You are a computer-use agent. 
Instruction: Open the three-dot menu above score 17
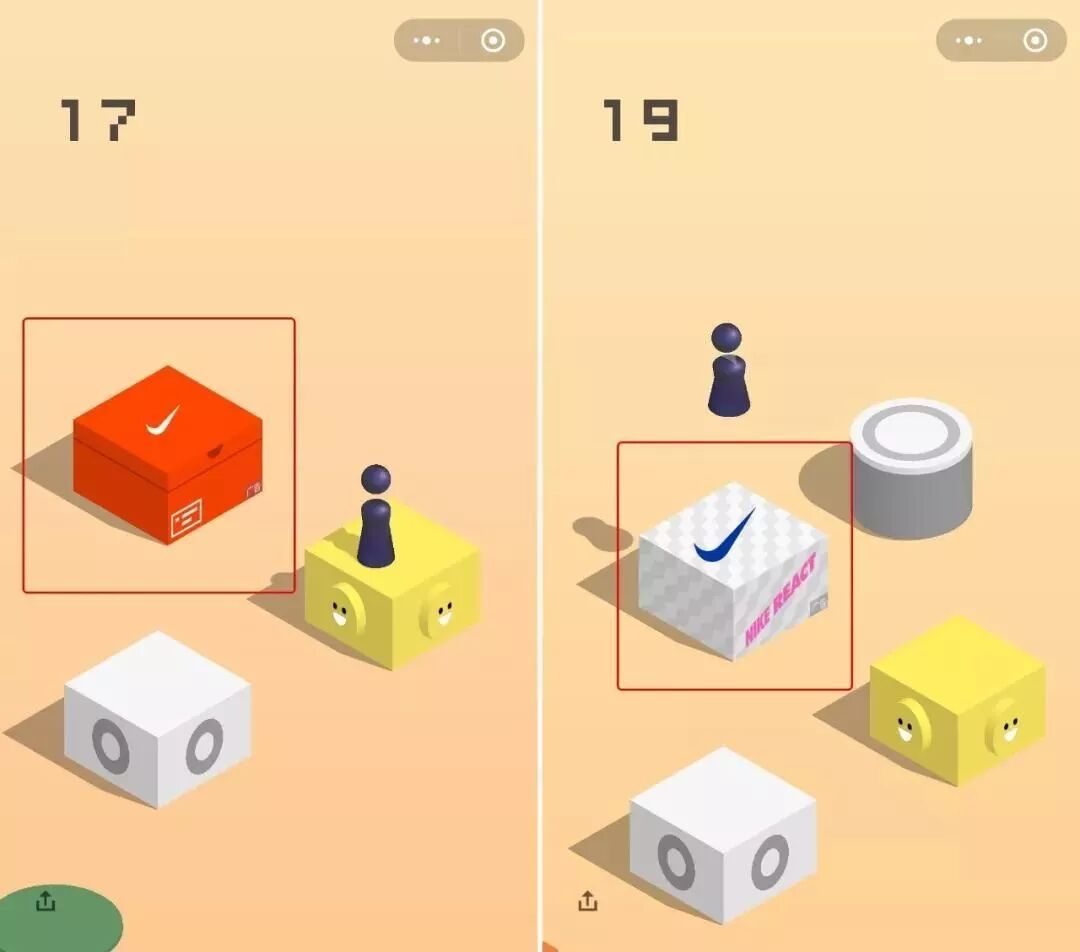coord(427,41)
